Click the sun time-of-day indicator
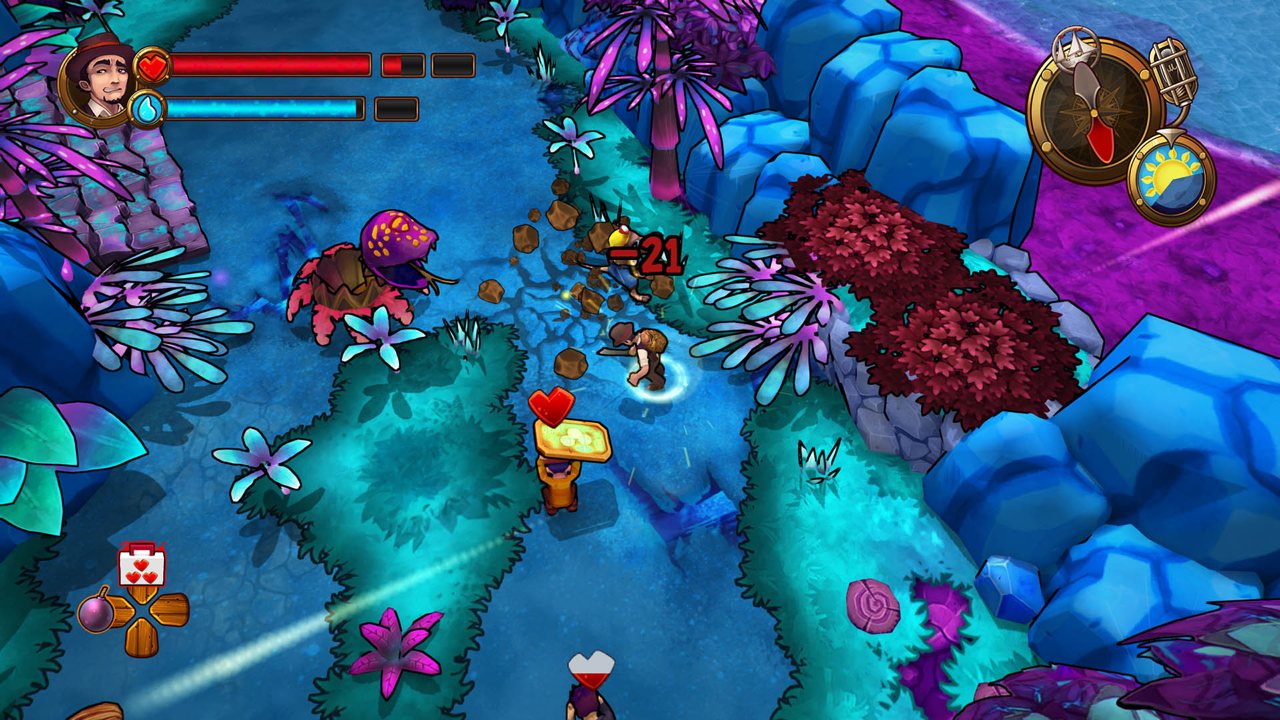Viewport: 1280px width, 720px height. coord(1171,179)
